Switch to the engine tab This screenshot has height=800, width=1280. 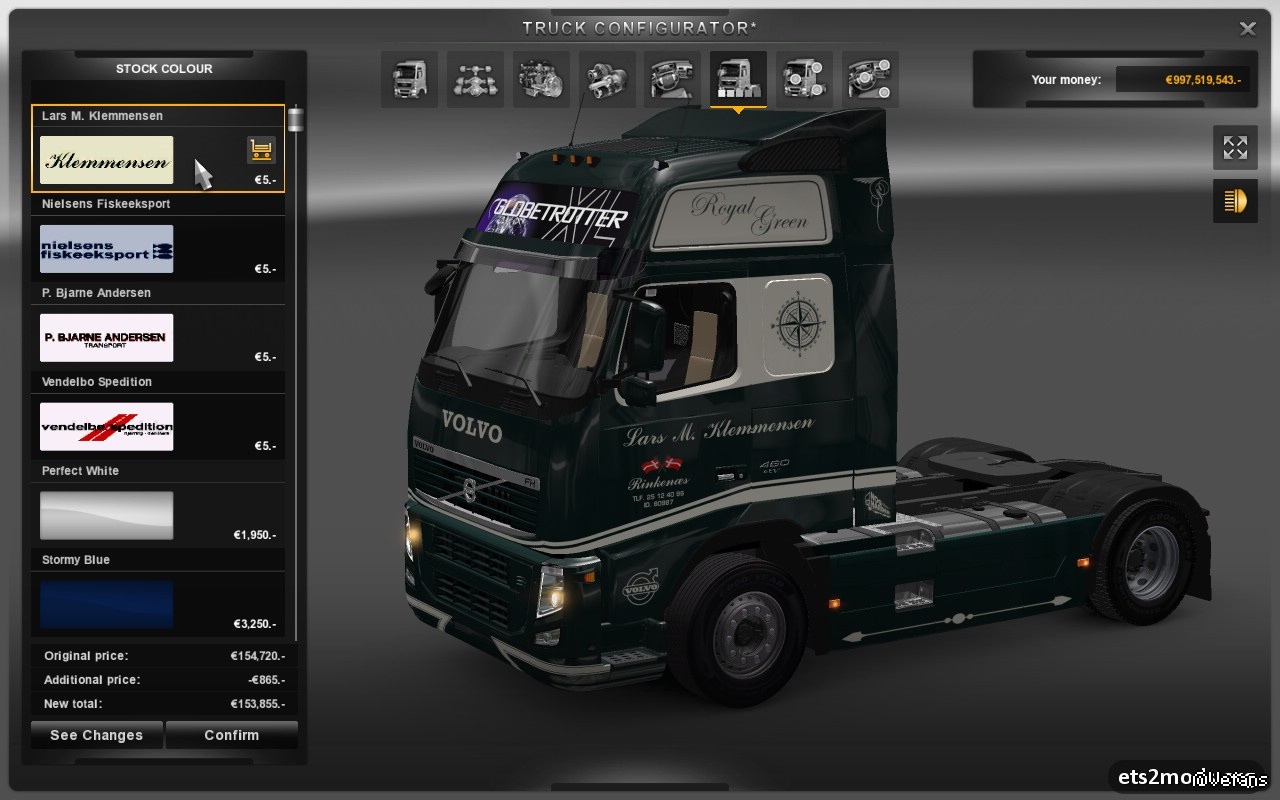(x=541, y=79)
